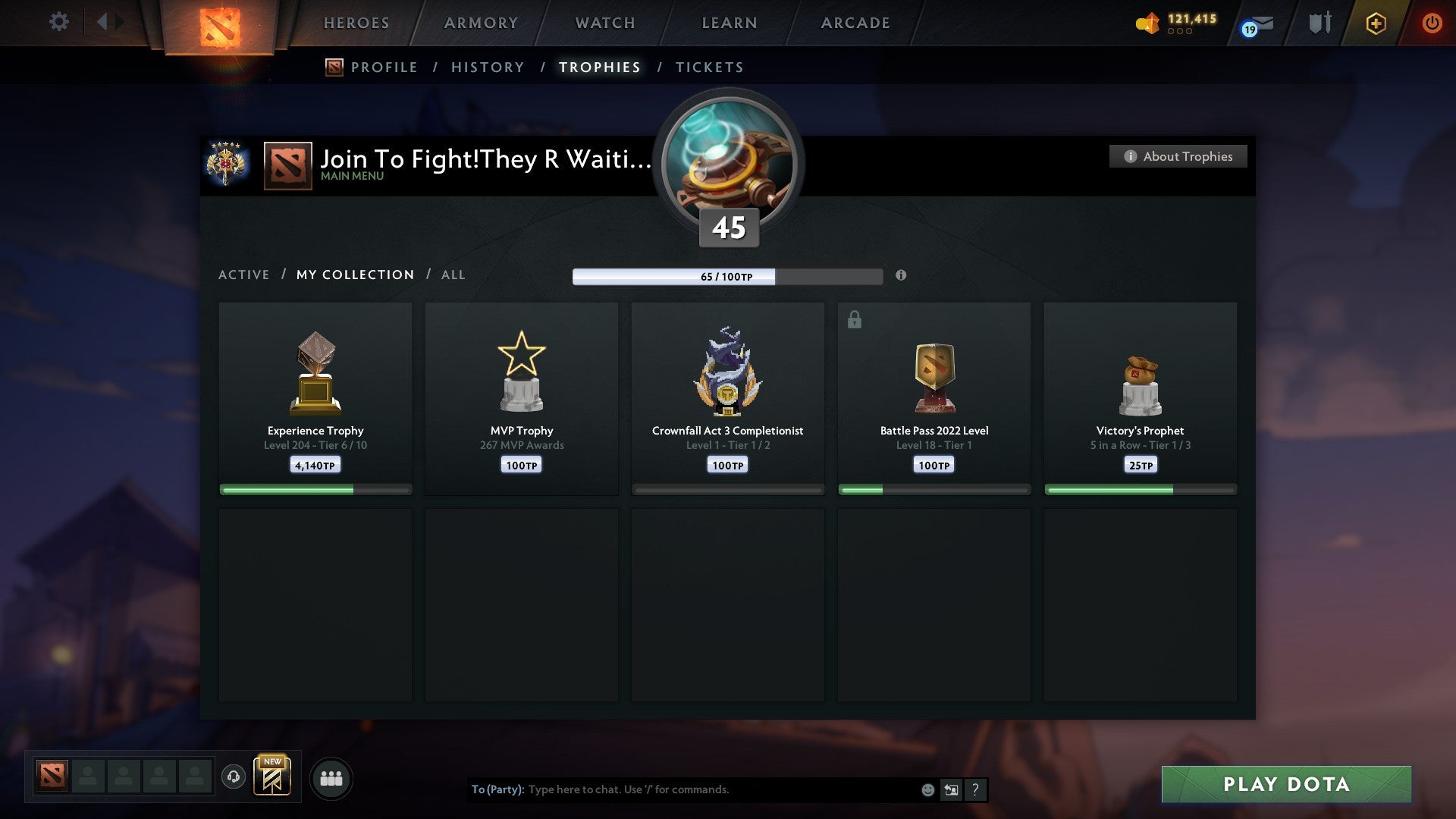The width and height of the screenshot is (1456, 819).
Task: Click the trophy info circle icon
Action: pos(901,276)
